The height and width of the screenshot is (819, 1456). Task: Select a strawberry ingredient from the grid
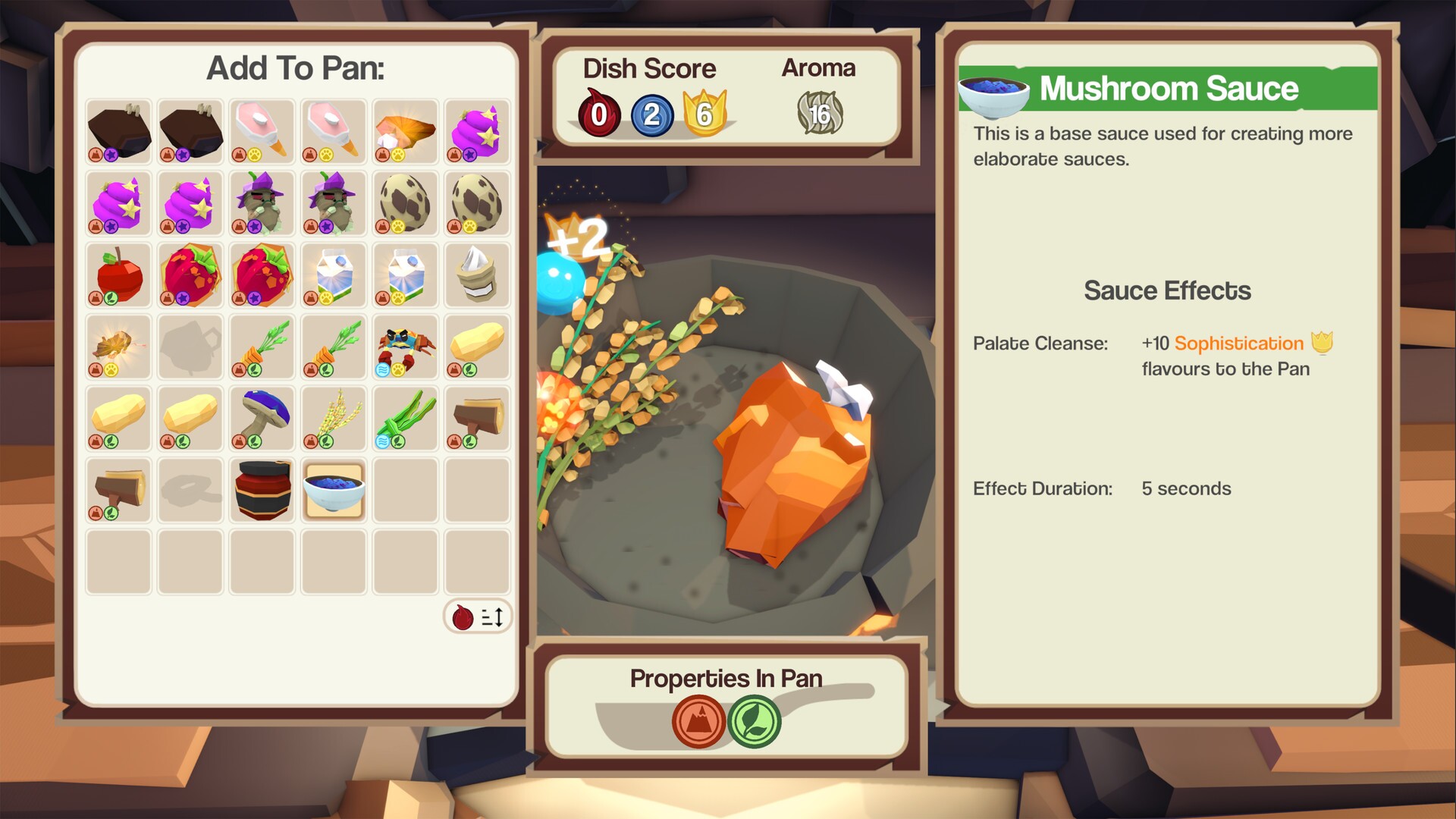pos(190,275)
